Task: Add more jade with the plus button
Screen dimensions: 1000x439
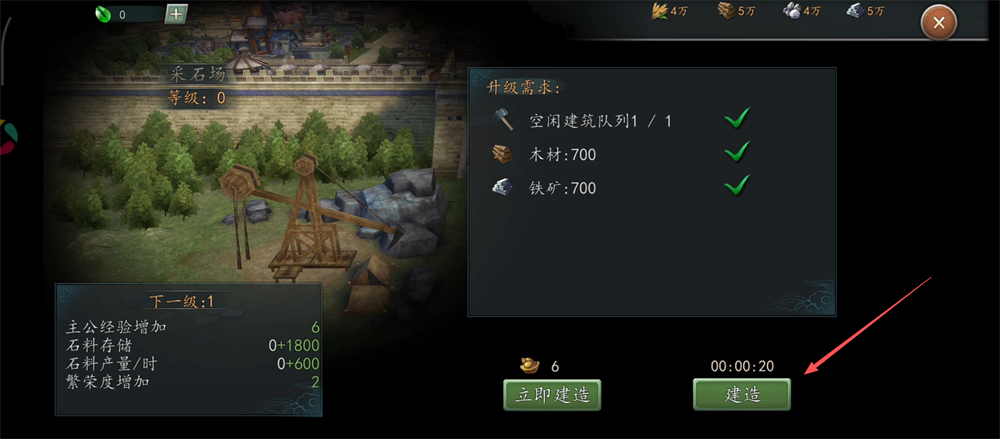Action: [175, 14]
